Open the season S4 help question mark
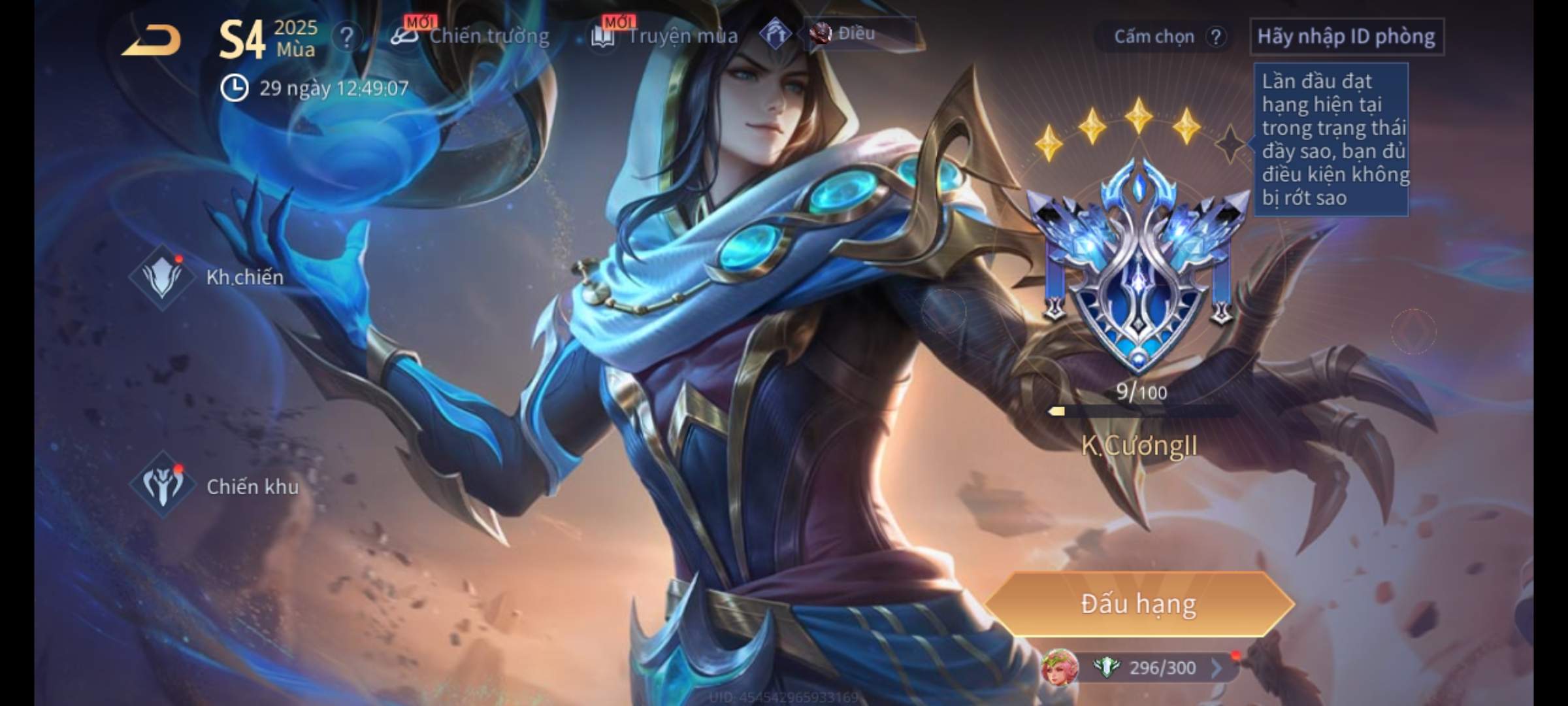Image resolution: width=1568 pixels, height=706 pixels. 346,37
